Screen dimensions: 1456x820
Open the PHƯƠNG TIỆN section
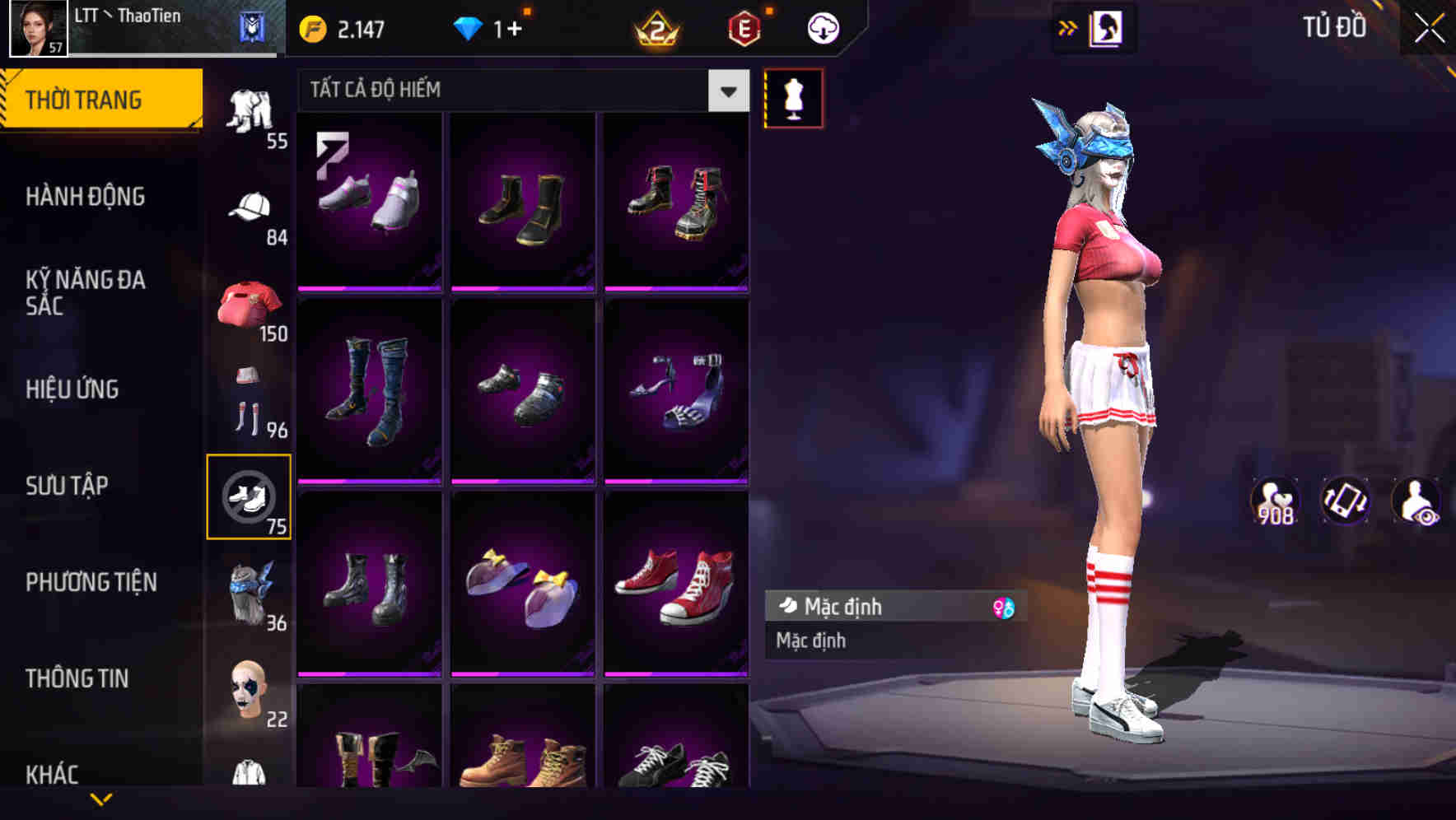coord(91,581)
